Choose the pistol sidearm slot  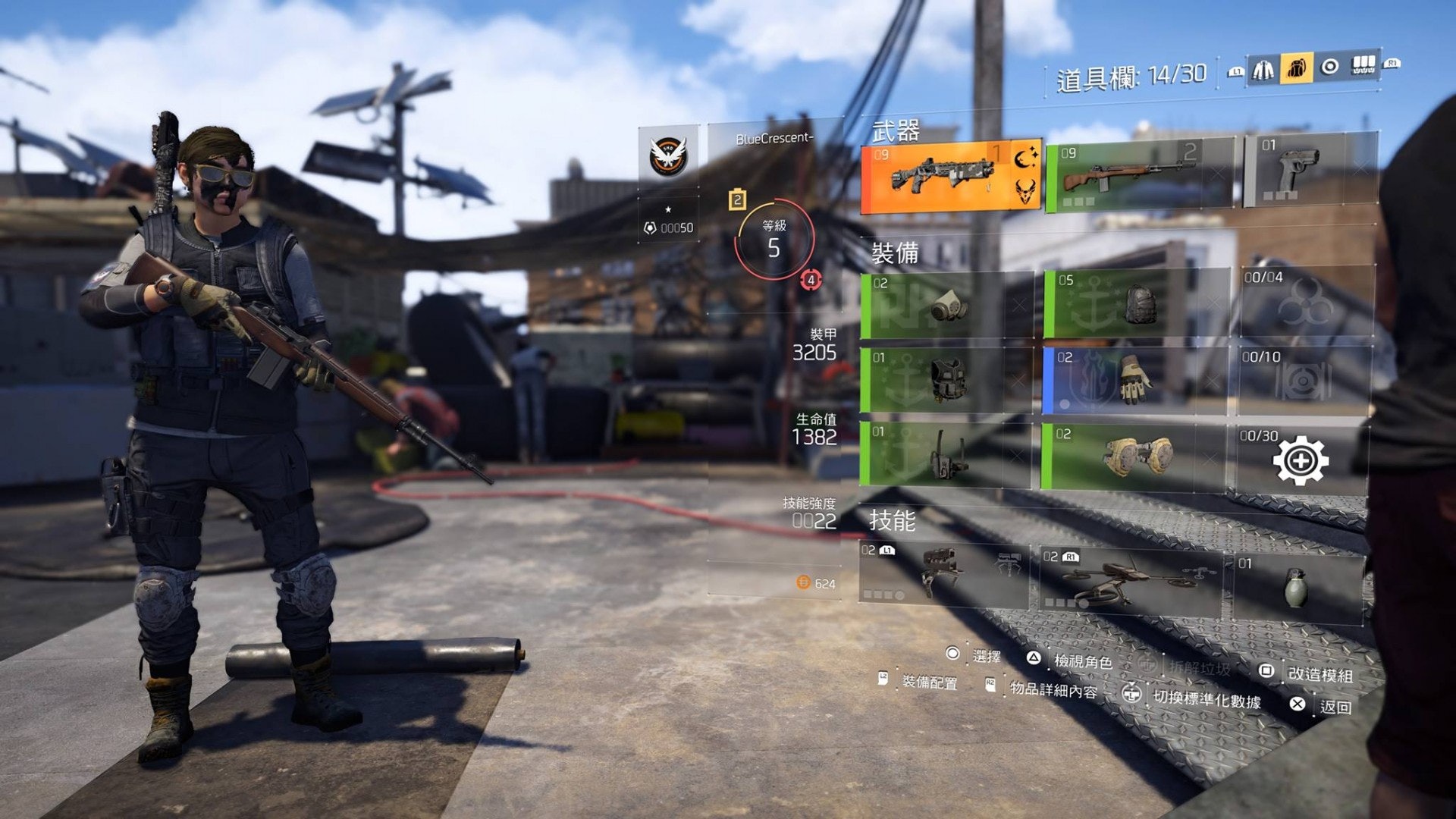(x=1310, y=171)
